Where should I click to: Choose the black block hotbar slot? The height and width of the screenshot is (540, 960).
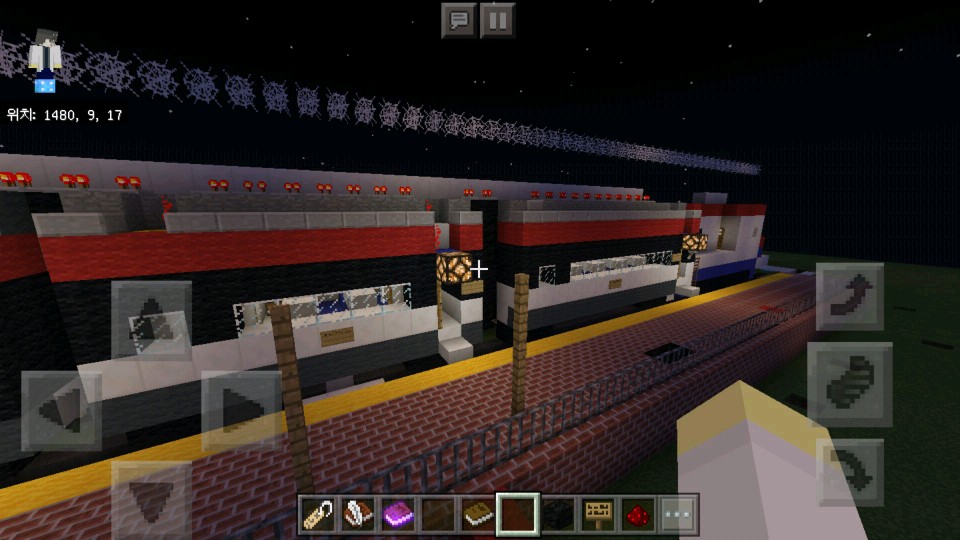click(558, 514)
